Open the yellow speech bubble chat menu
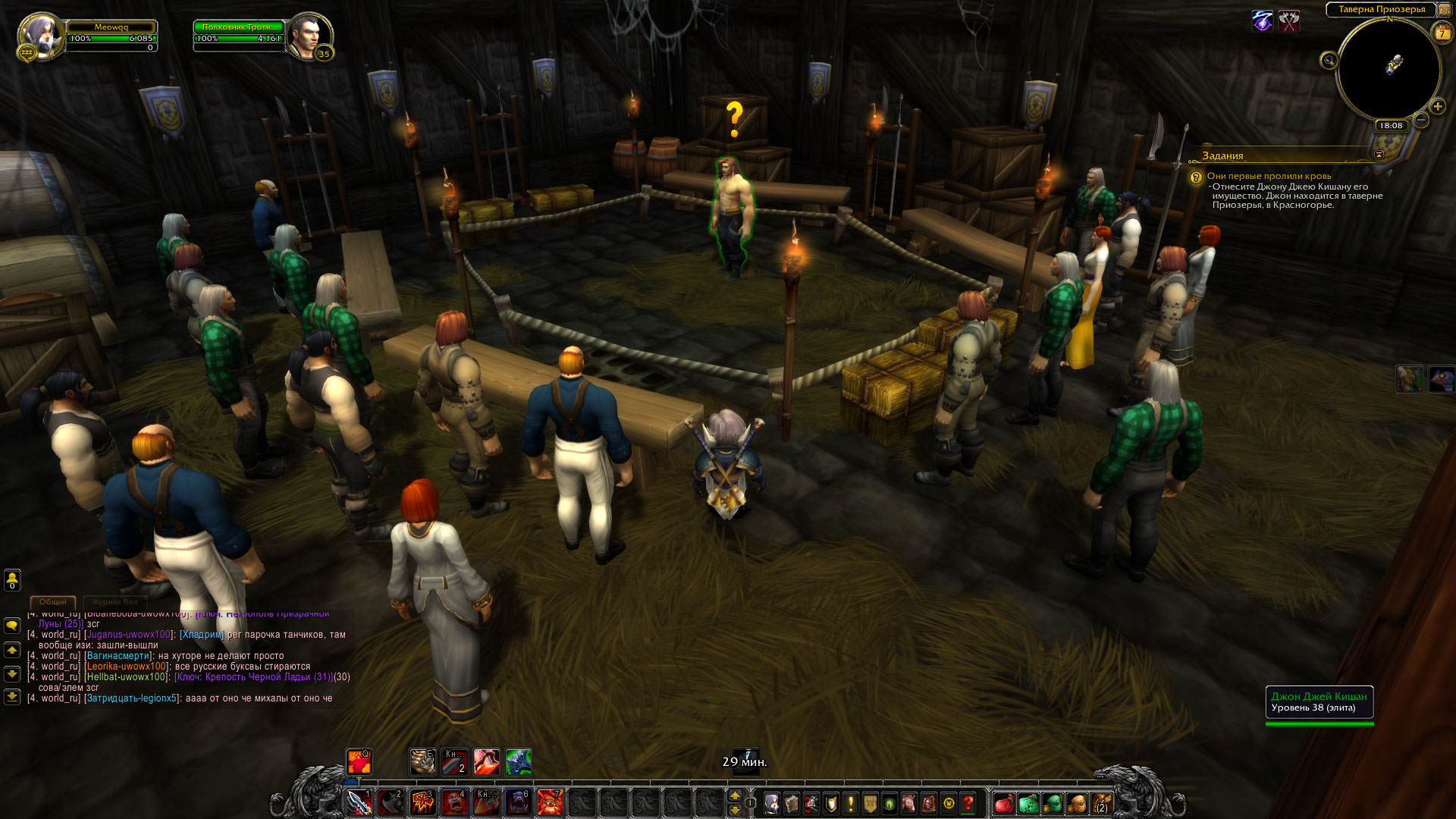 [x=12, y=626]
